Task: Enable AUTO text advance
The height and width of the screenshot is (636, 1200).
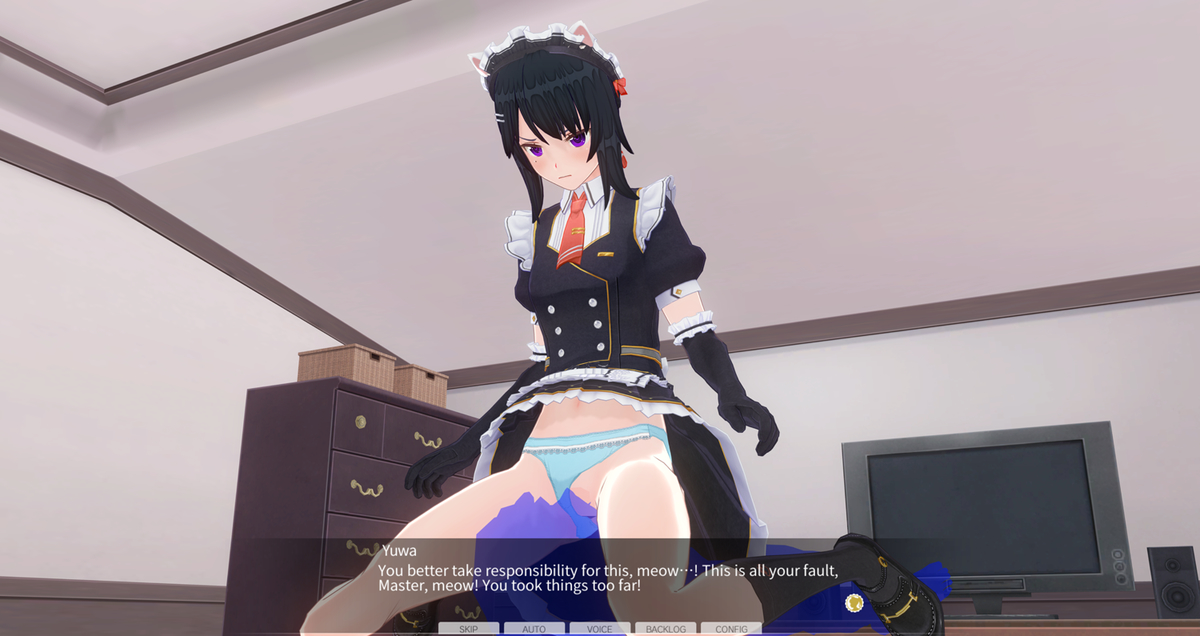Action: pos(534,629)
